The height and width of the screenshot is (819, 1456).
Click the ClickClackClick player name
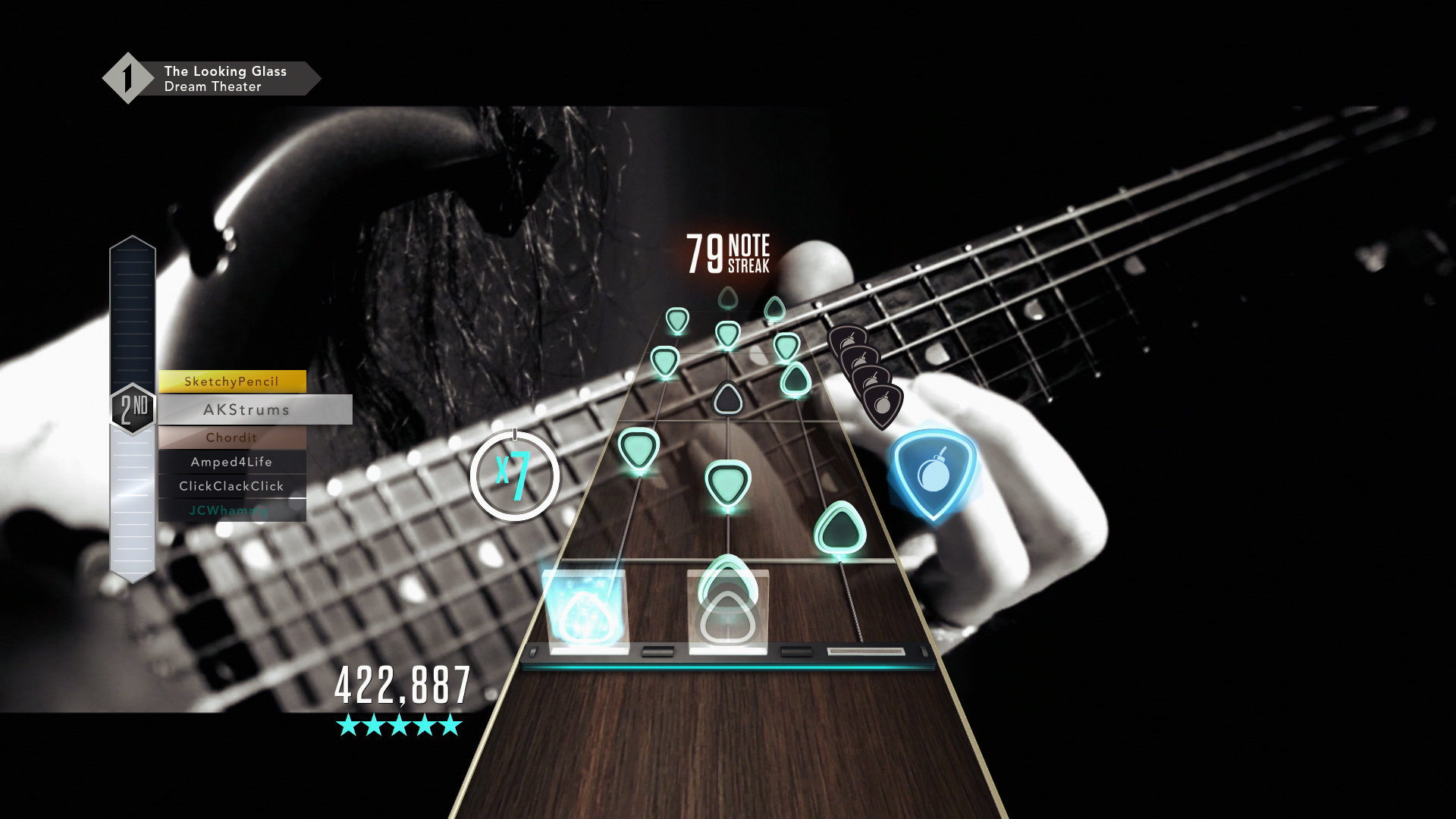(233, 486)
